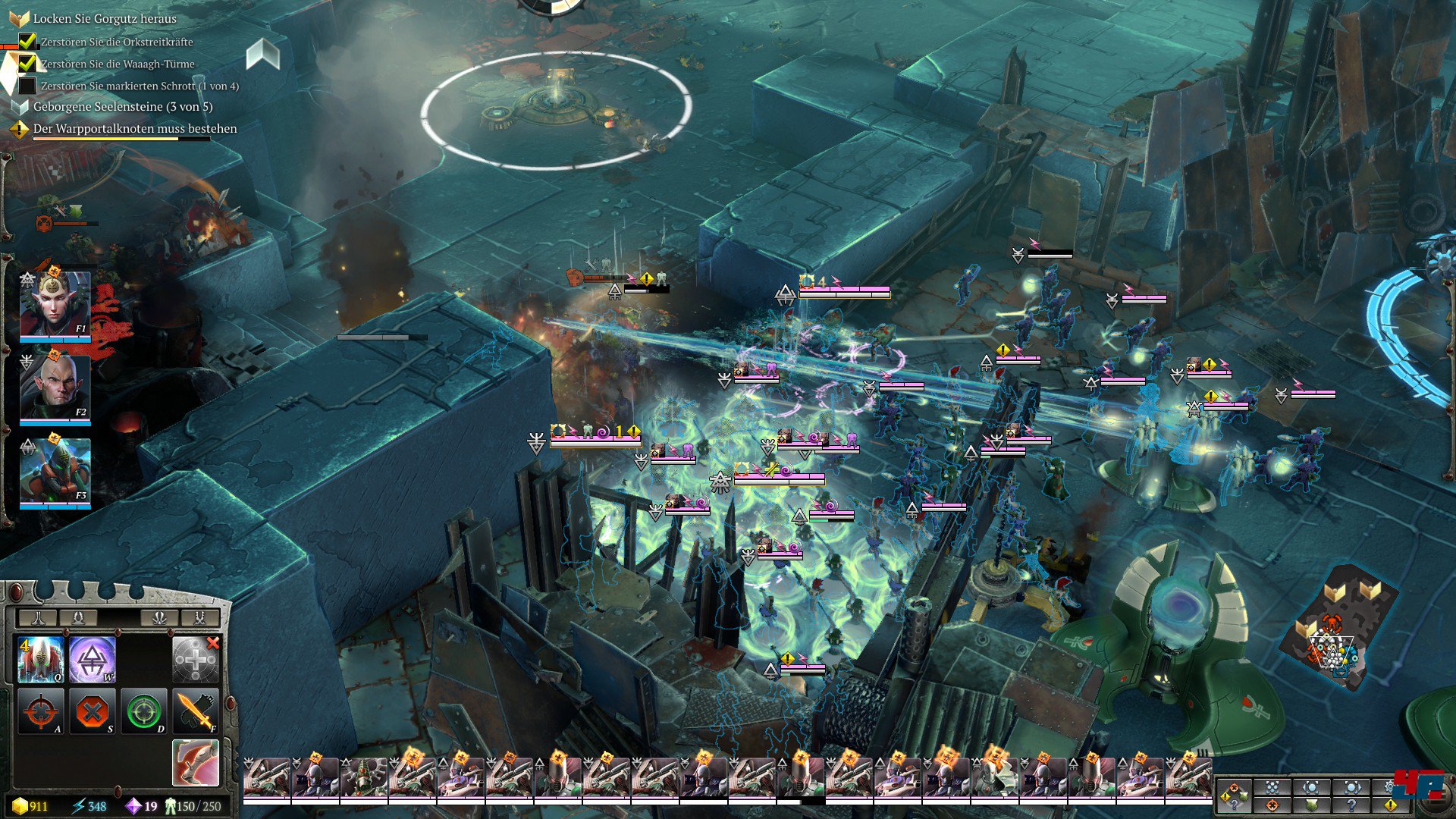Select the first unit in the bottom squad bar
This screenshot has height=819, width=1456.
point(266,777)
